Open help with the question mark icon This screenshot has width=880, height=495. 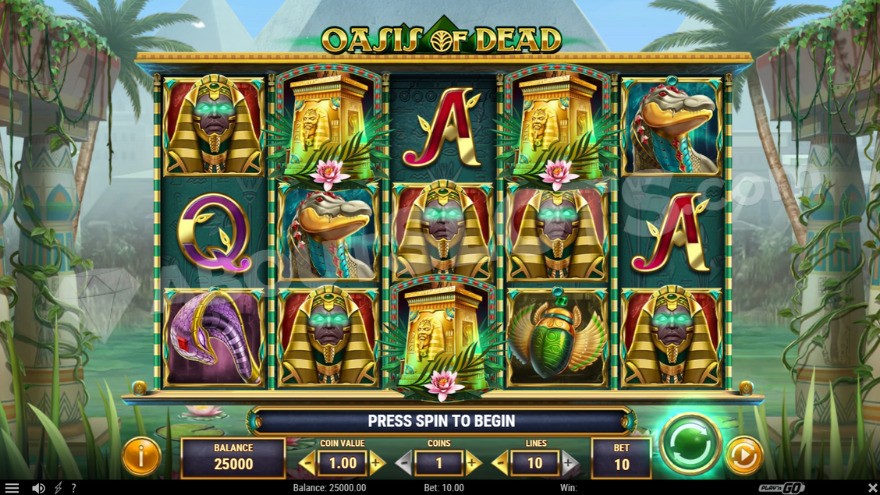coord(73,488)
